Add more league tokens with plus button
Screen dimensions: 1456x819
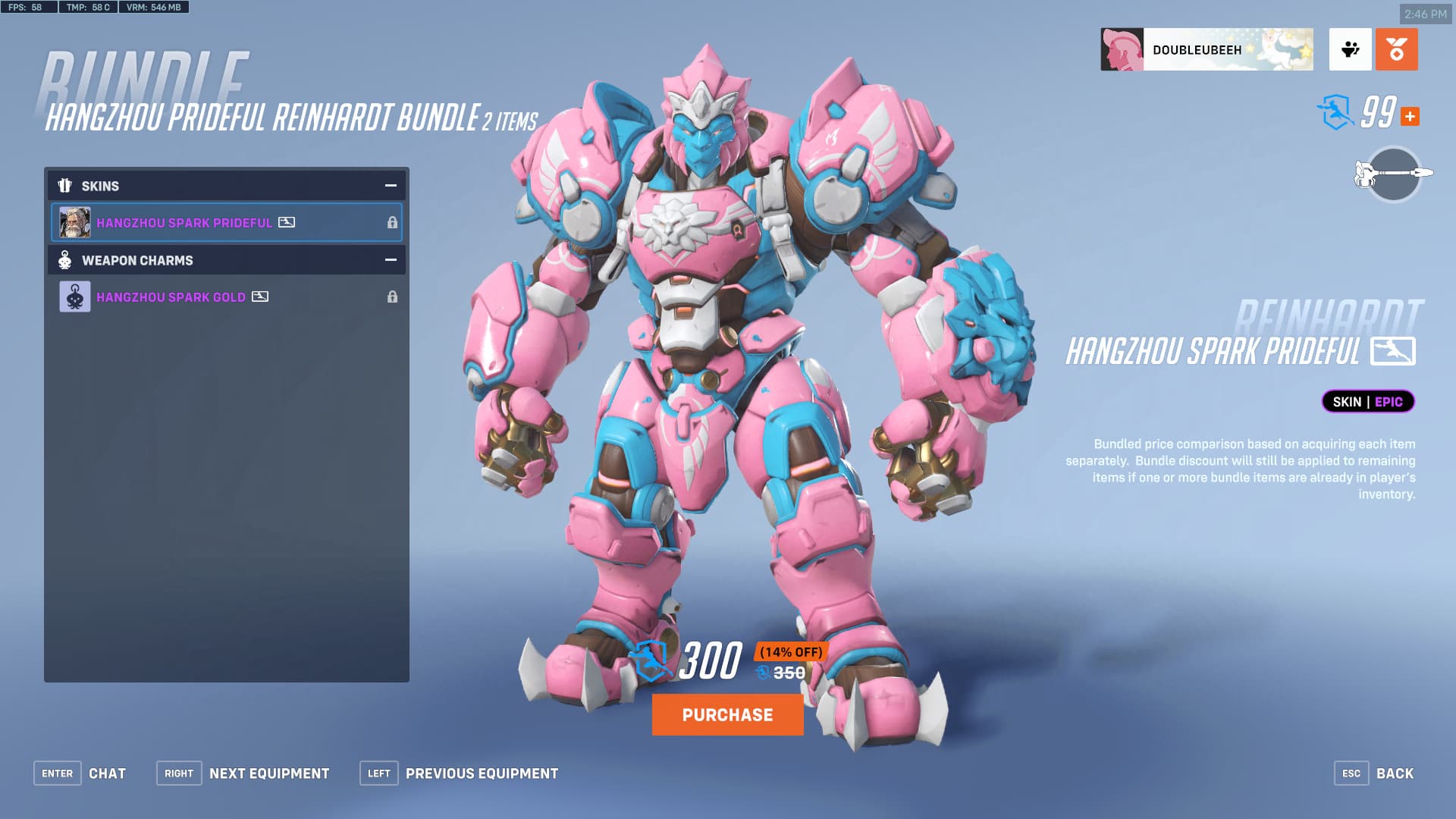click(1410, 116)
